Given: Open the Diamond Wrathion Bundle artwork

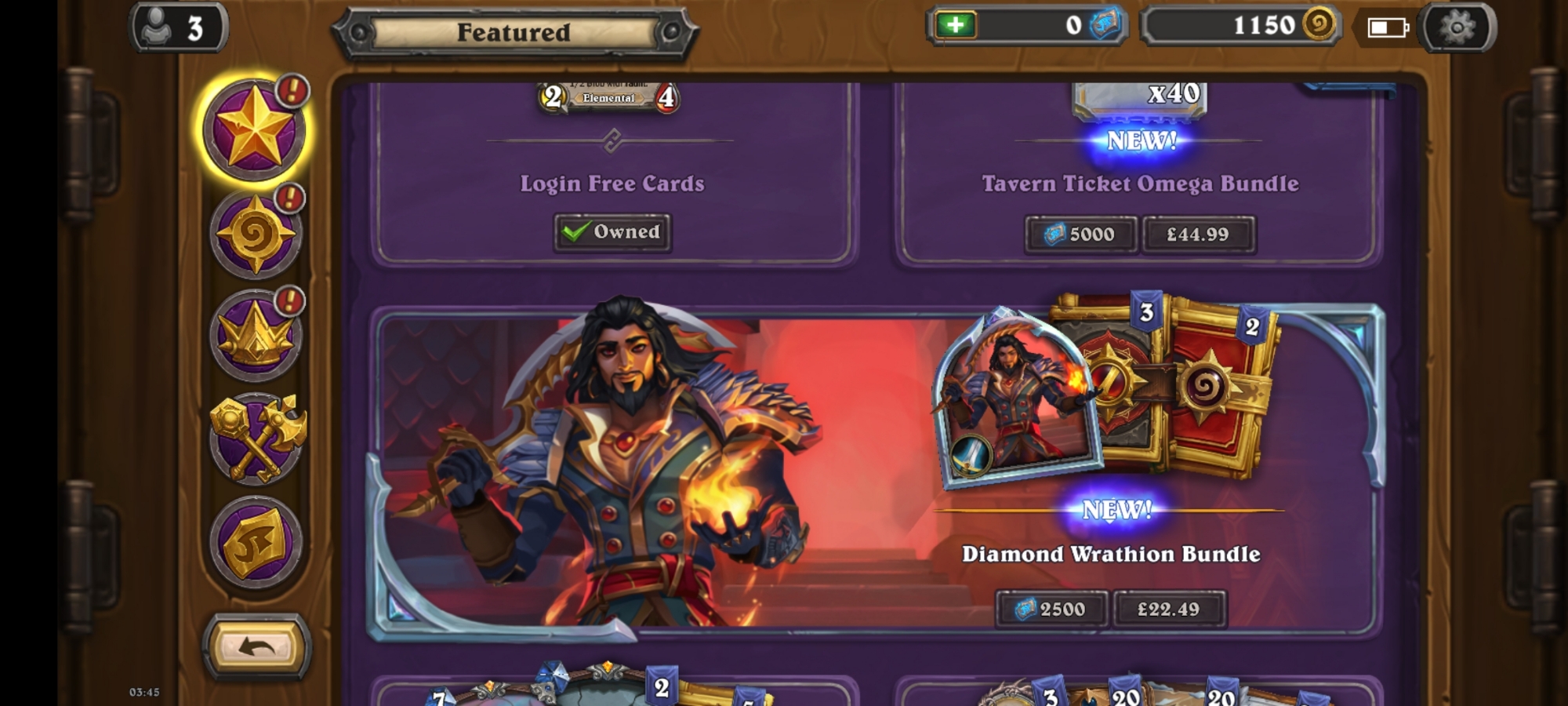Looking at the screenshot, I should 627,471.
